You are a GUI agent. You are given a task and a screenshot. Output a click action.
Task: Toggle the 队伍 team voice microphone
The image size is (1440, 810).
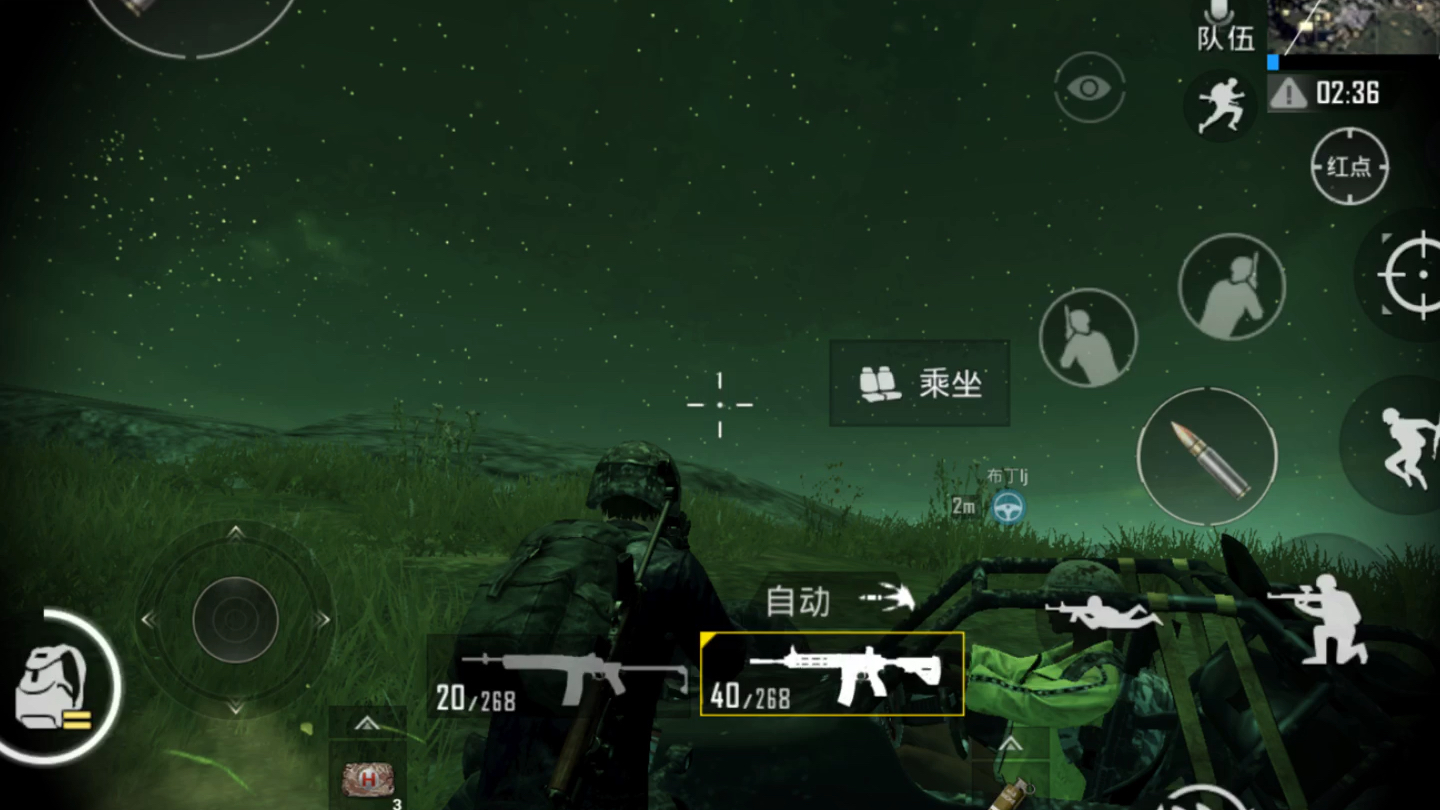tap(1225, 27)
